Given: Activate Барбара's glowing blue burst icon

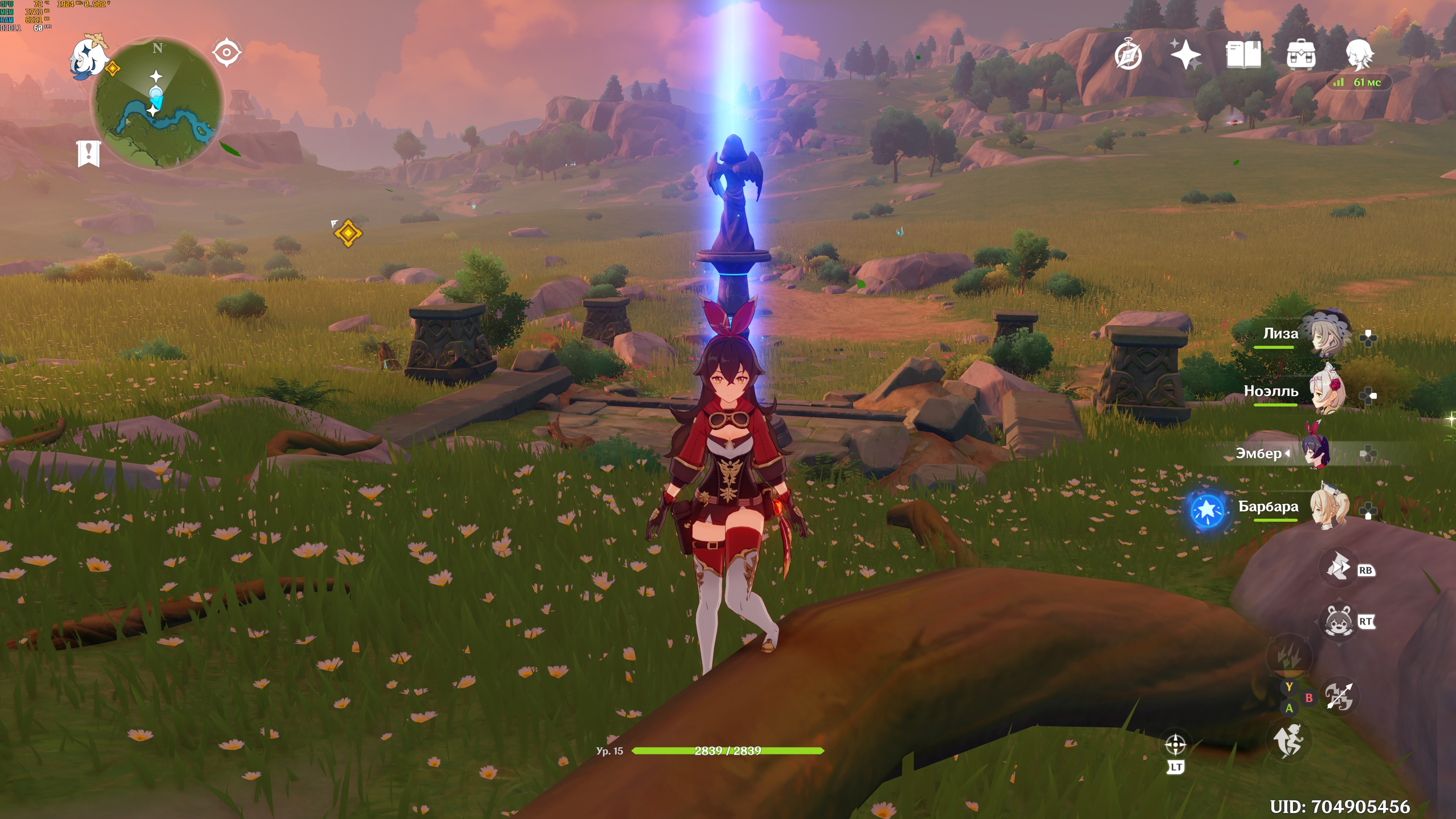Looking at the screenshot, I should pos(1207,510).
